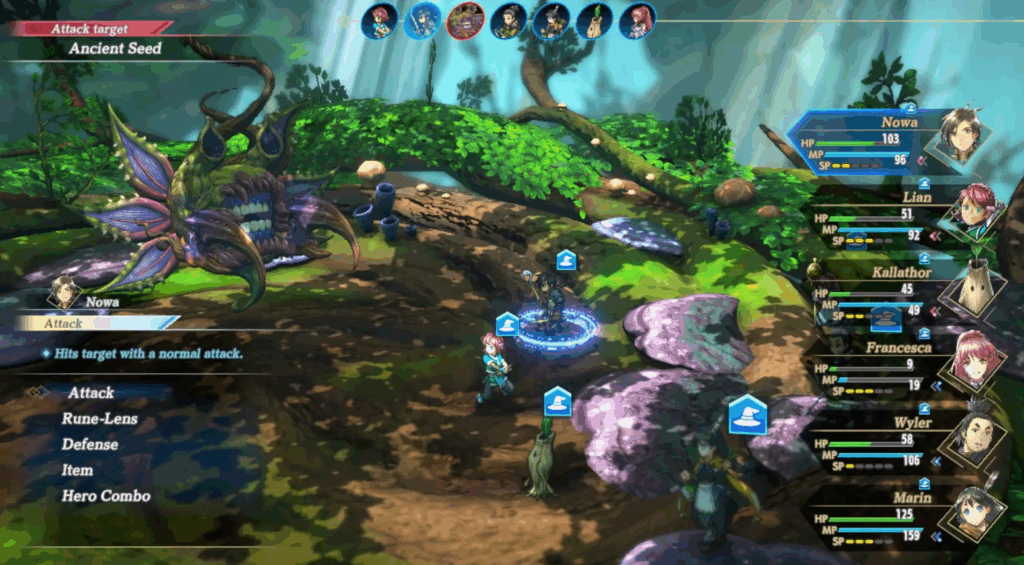
Task: Click Lian's party status panel
Action: (890, 217)
